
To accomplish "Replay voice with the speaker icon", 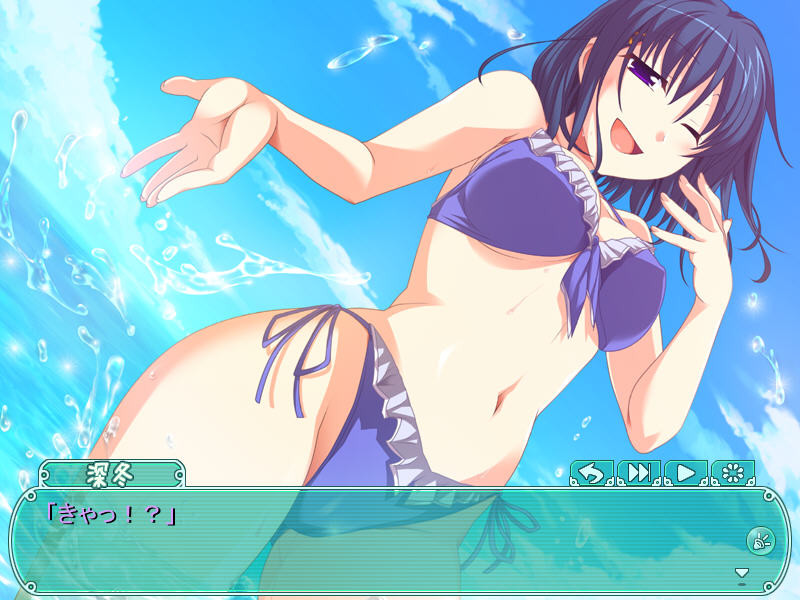I will [x=758, y=540].
